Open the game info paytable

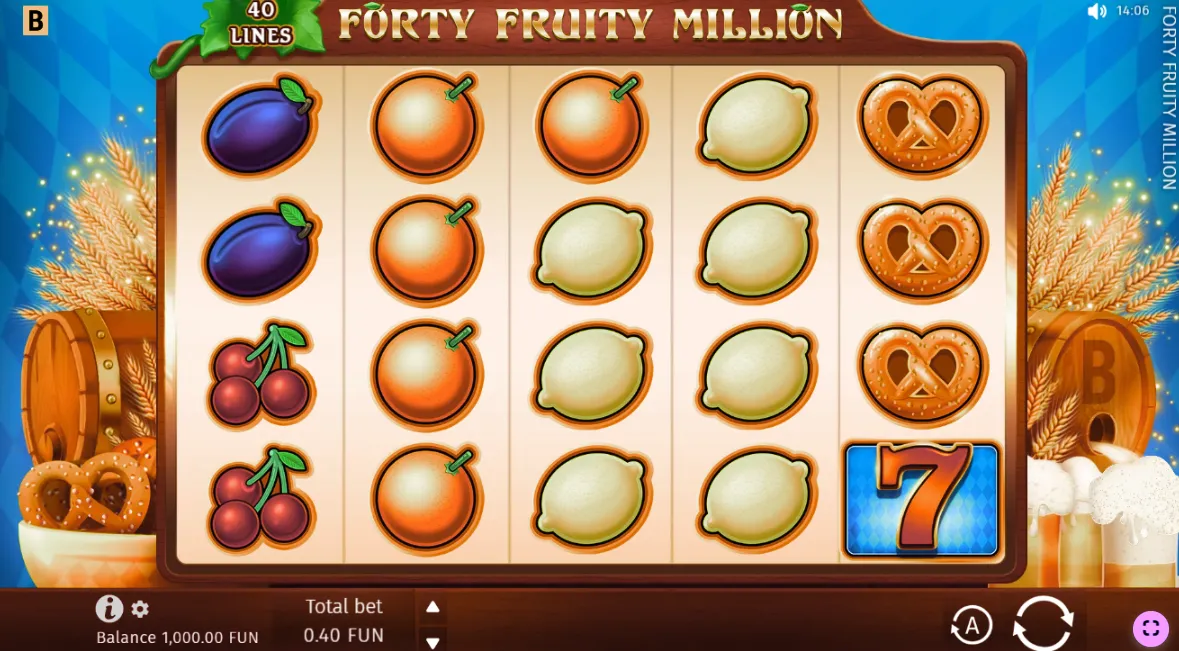point(109,608)
